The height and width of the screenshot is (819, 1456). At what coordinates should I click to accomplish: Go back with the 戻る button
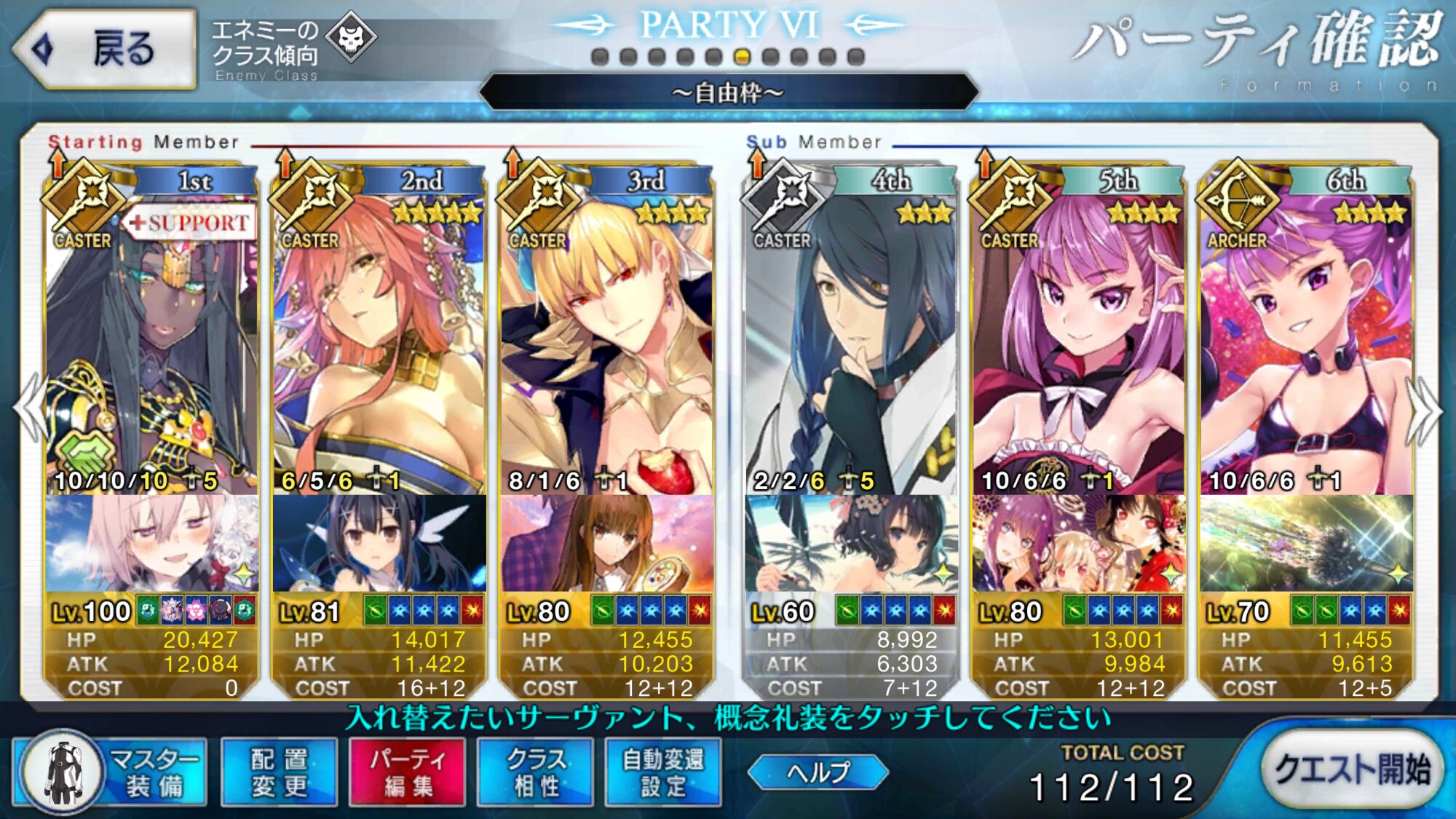104,50
